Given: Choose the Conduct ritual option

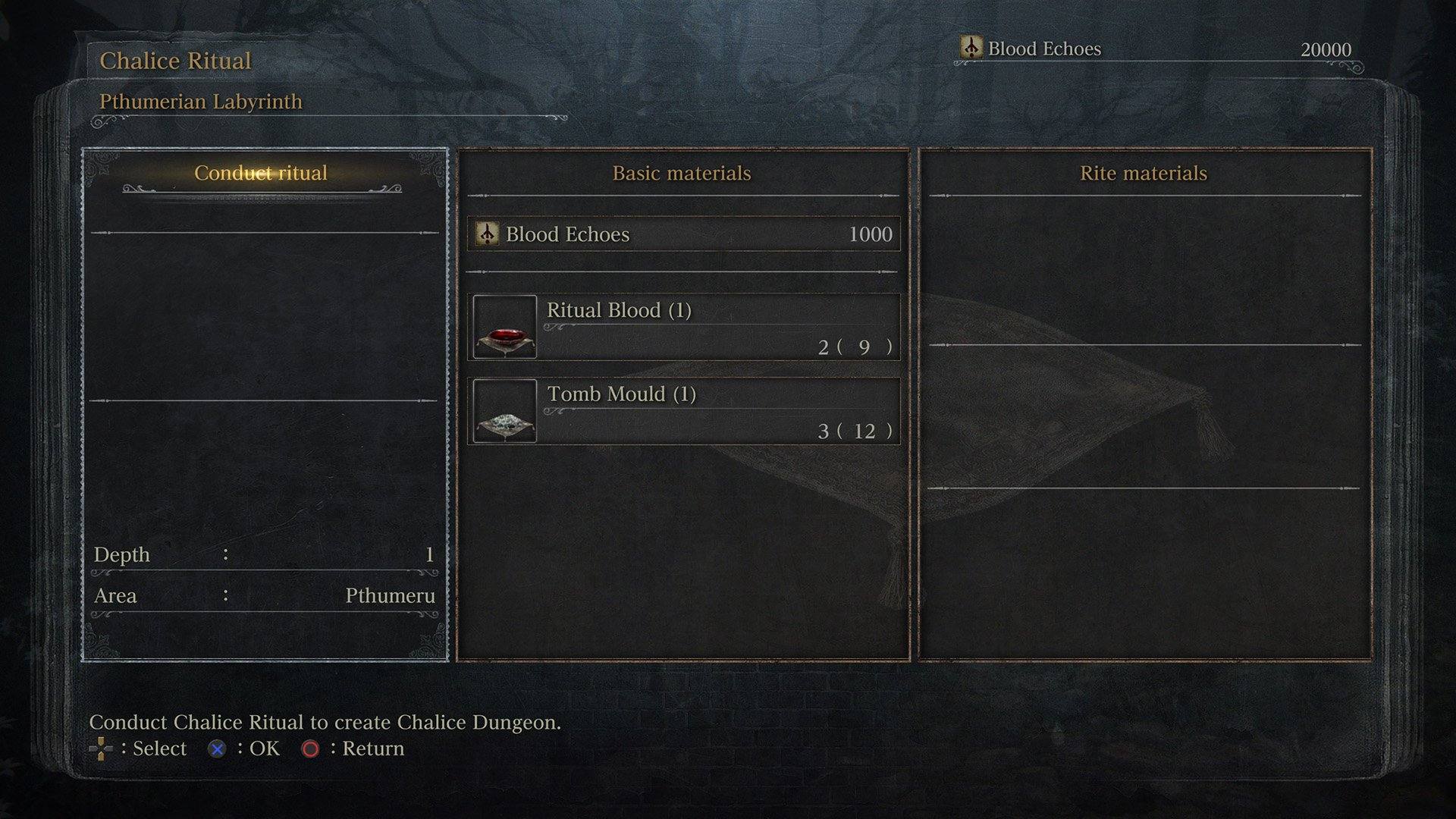Looking at the screenshot, I should click(262, 173).
